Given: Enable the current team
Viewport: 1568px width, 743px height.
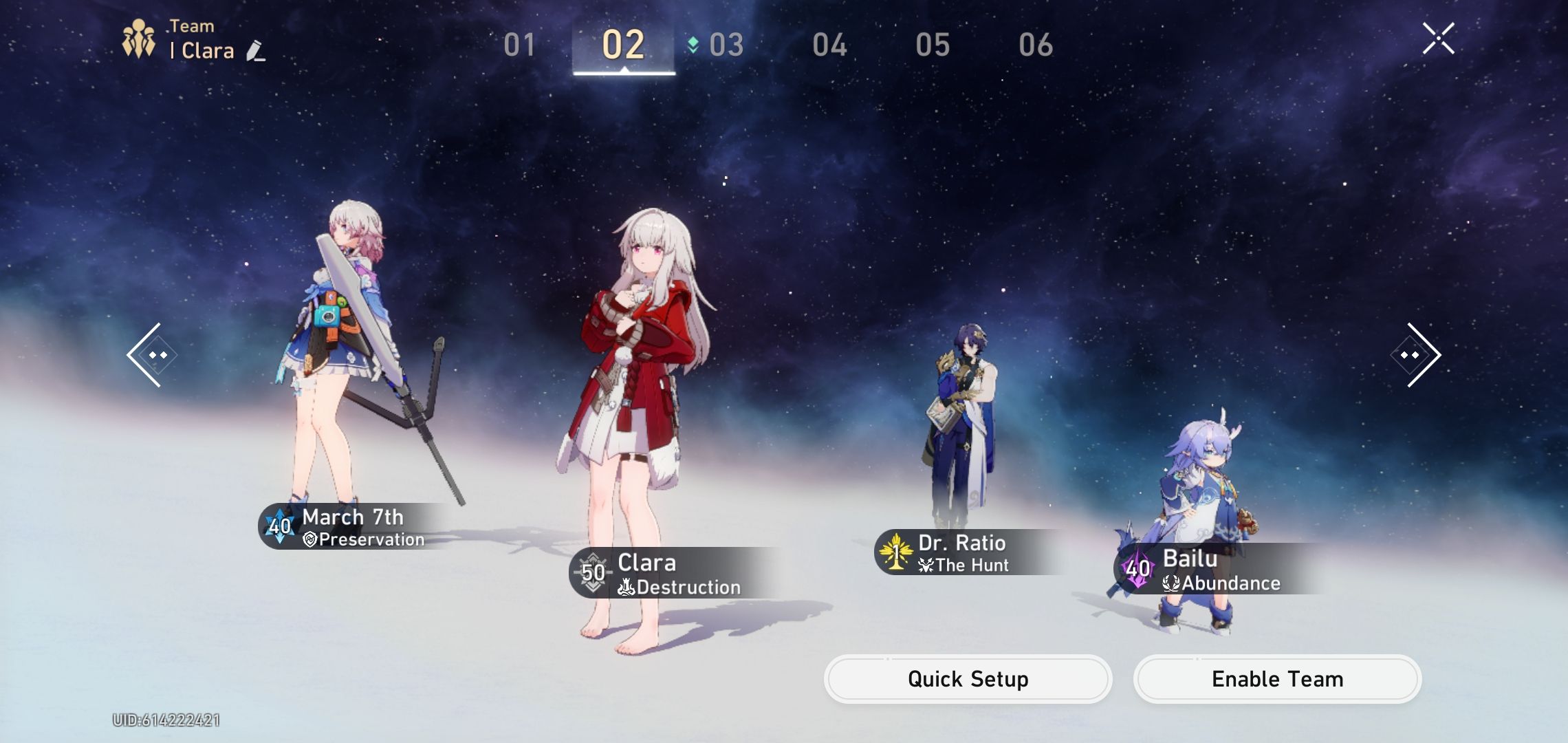Looking at the screenshot, I should coord(1276,678).
